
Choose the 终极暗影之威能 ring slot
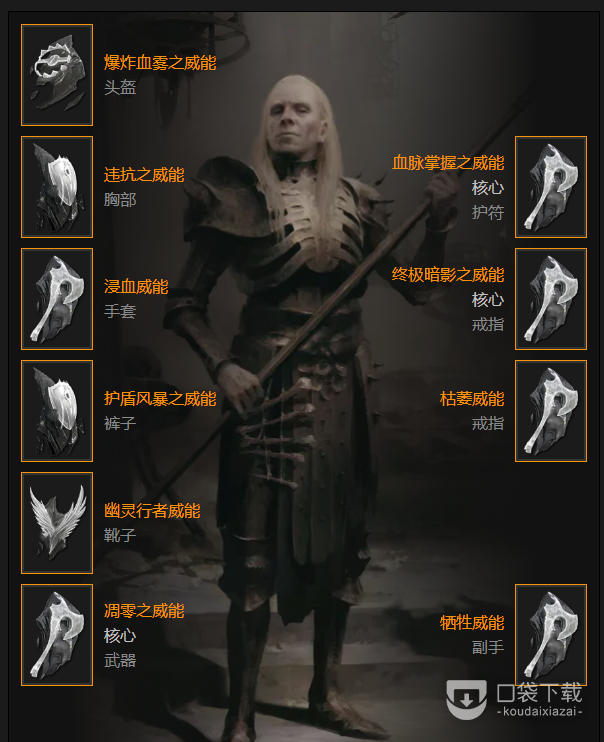[x=550, y=299]
